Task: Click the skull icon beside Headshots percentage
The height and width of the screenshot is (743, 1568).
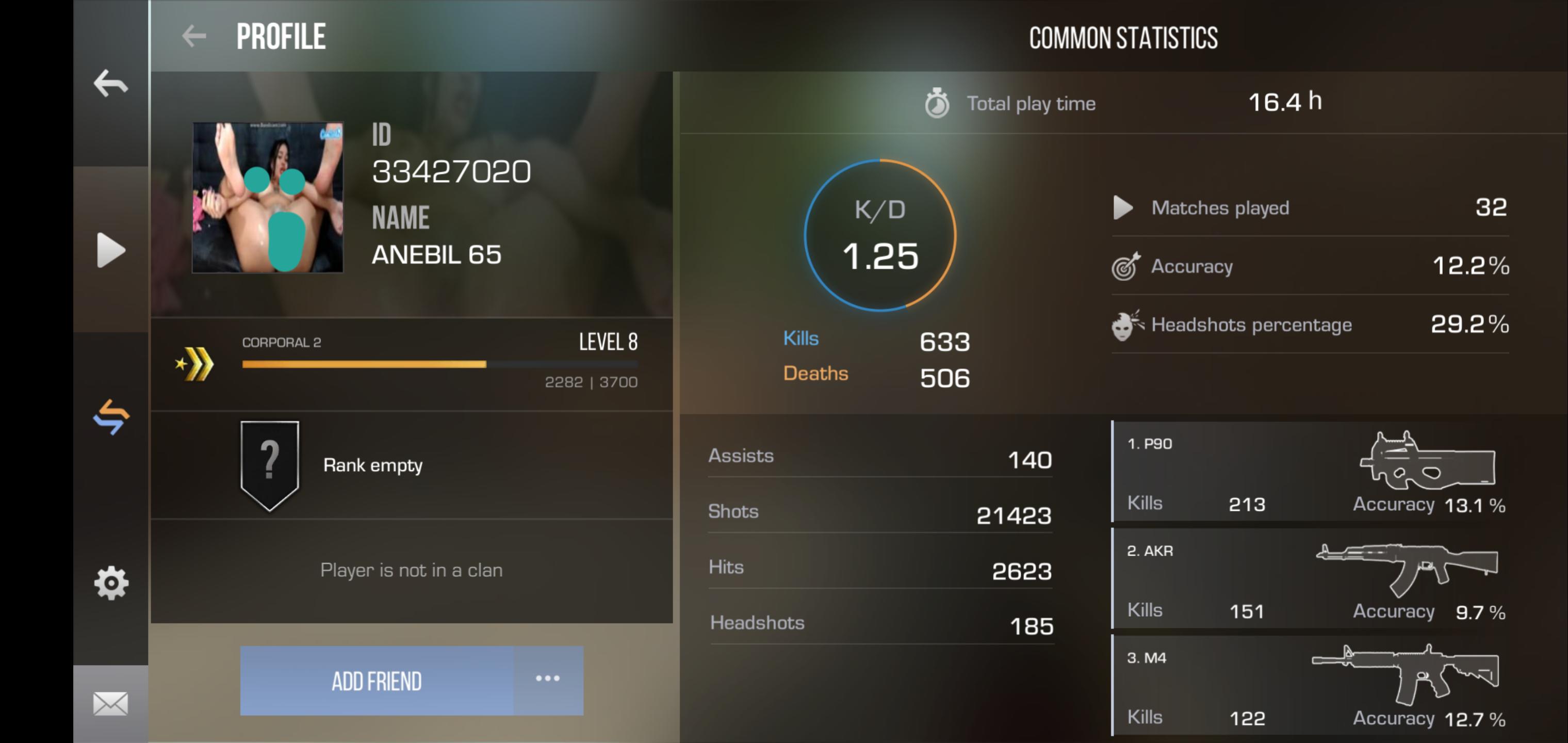Action: tap(1126, 325)
